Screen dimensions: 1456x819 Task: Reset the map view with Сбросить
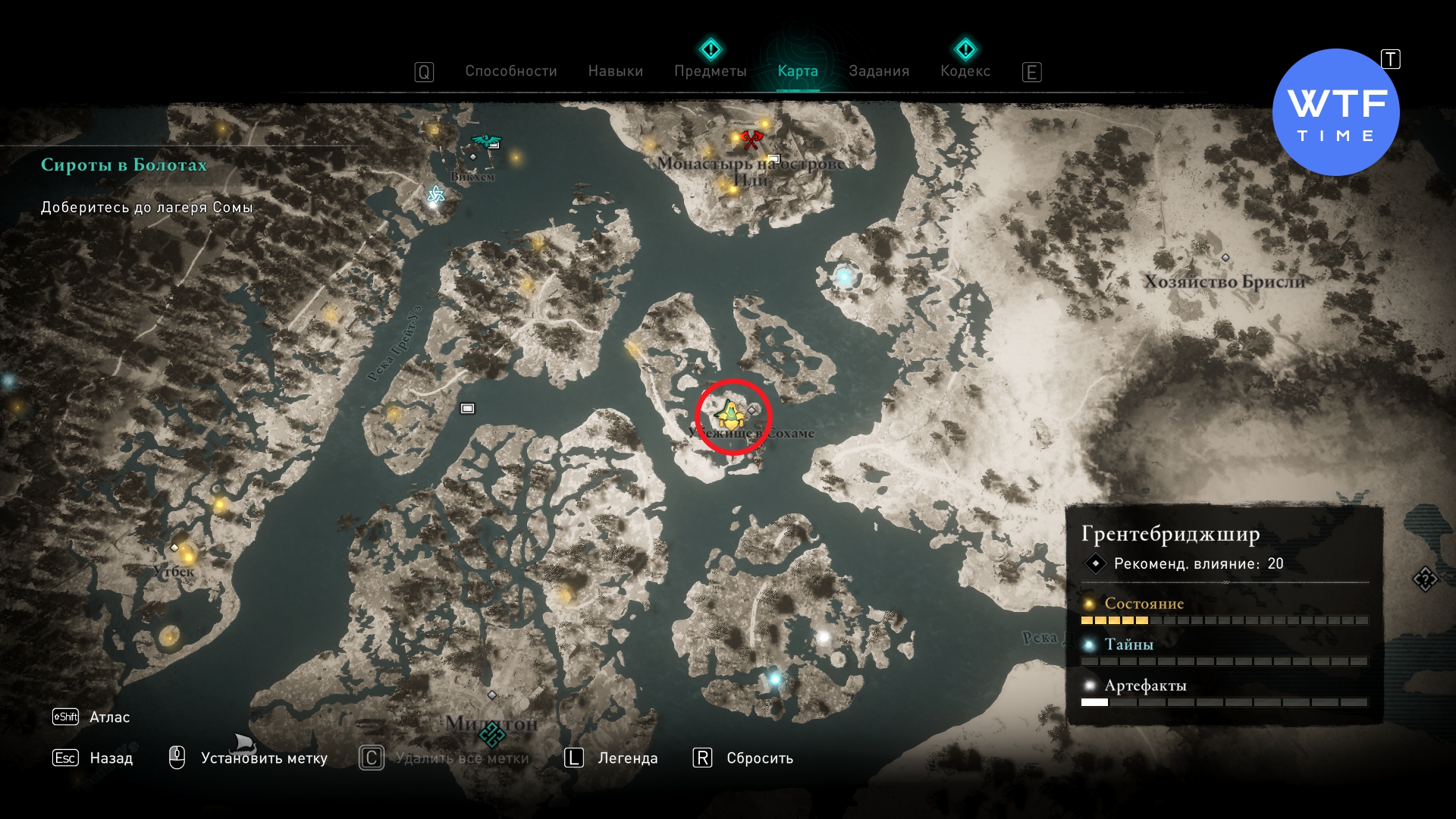[x=759, y=758]
